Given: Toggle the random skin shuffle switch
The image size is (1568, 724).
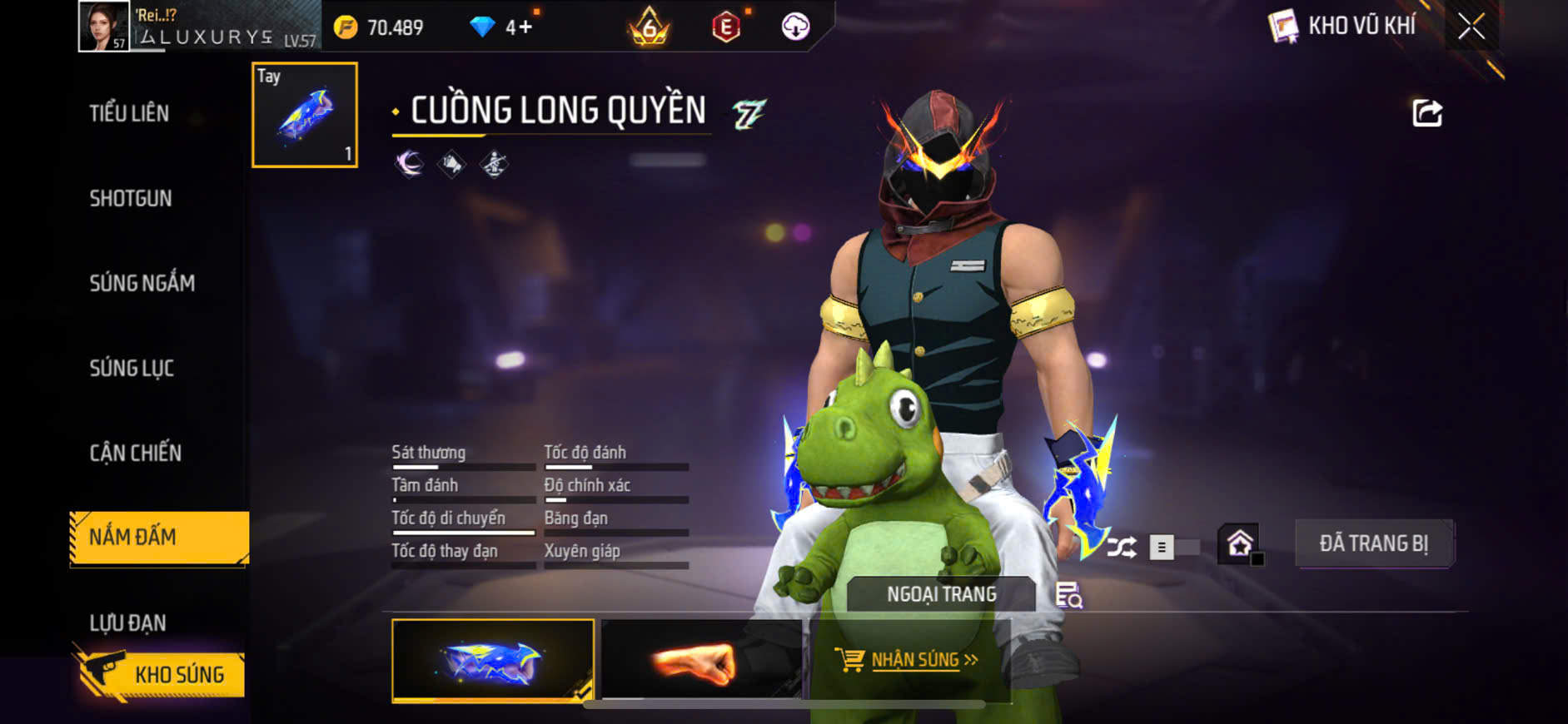Looking at the screenshot, I should click(1174, 547).
